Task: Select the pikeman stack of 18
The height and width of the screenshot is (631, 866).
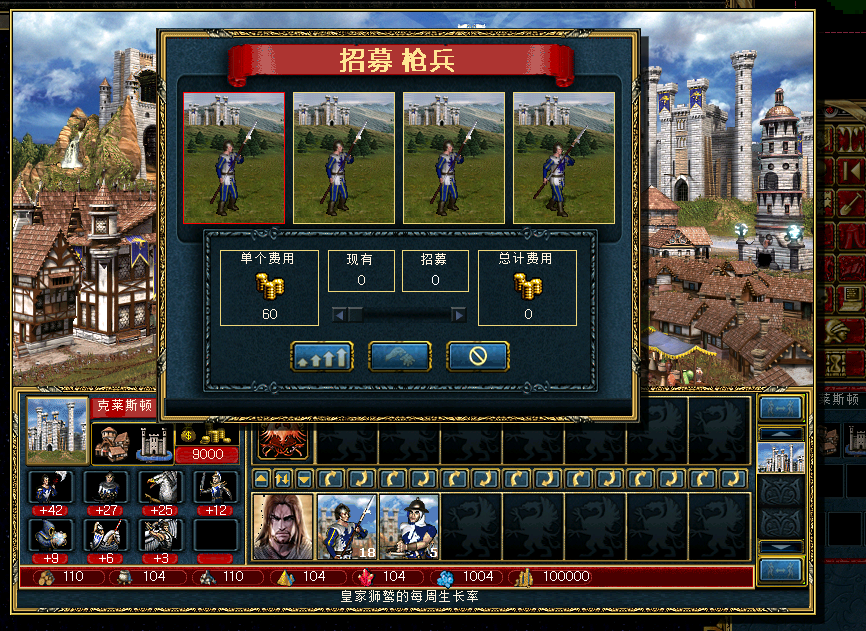Action: [x=346, y=526]
